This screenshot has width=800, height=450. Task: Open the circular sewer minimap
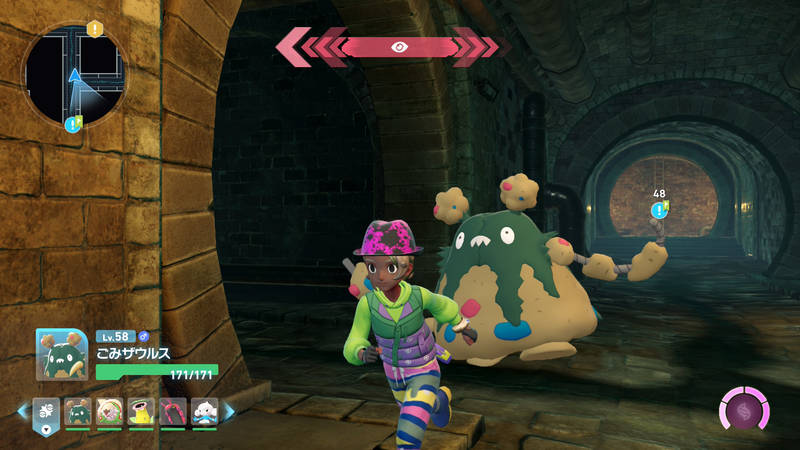[75, 76]
